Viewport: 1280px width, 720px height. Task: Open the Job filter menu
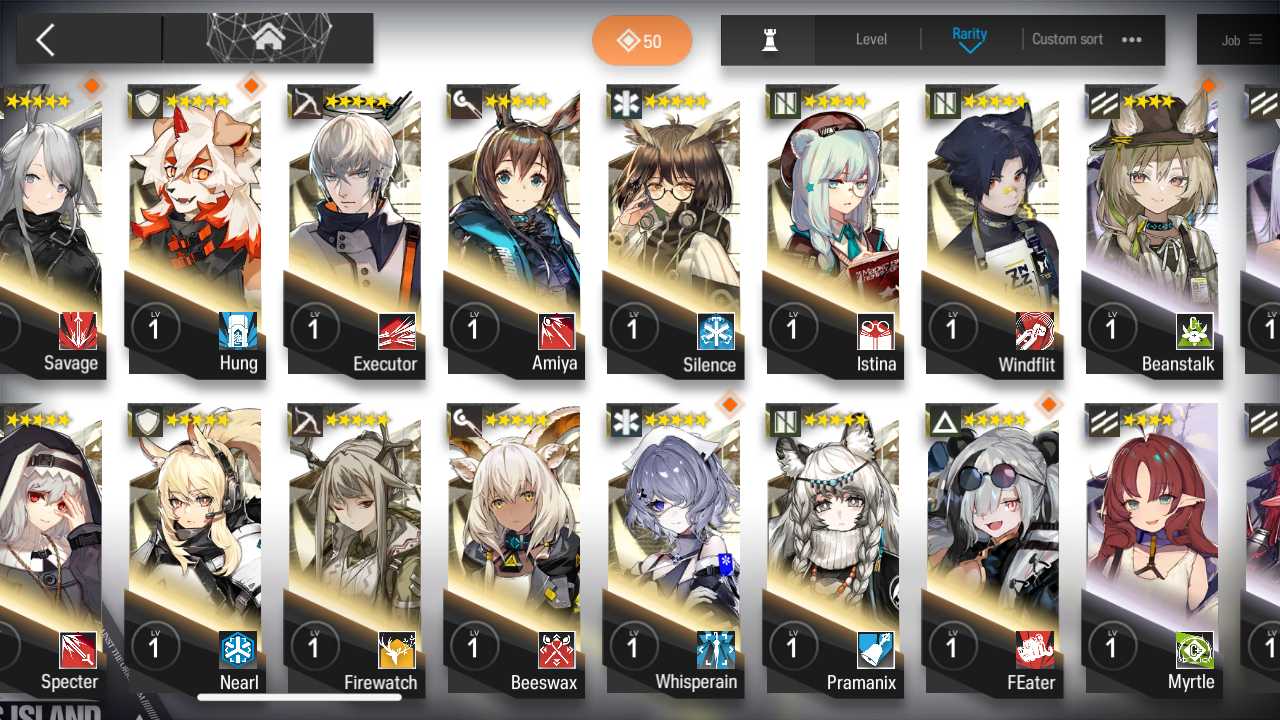[1241, 40]
